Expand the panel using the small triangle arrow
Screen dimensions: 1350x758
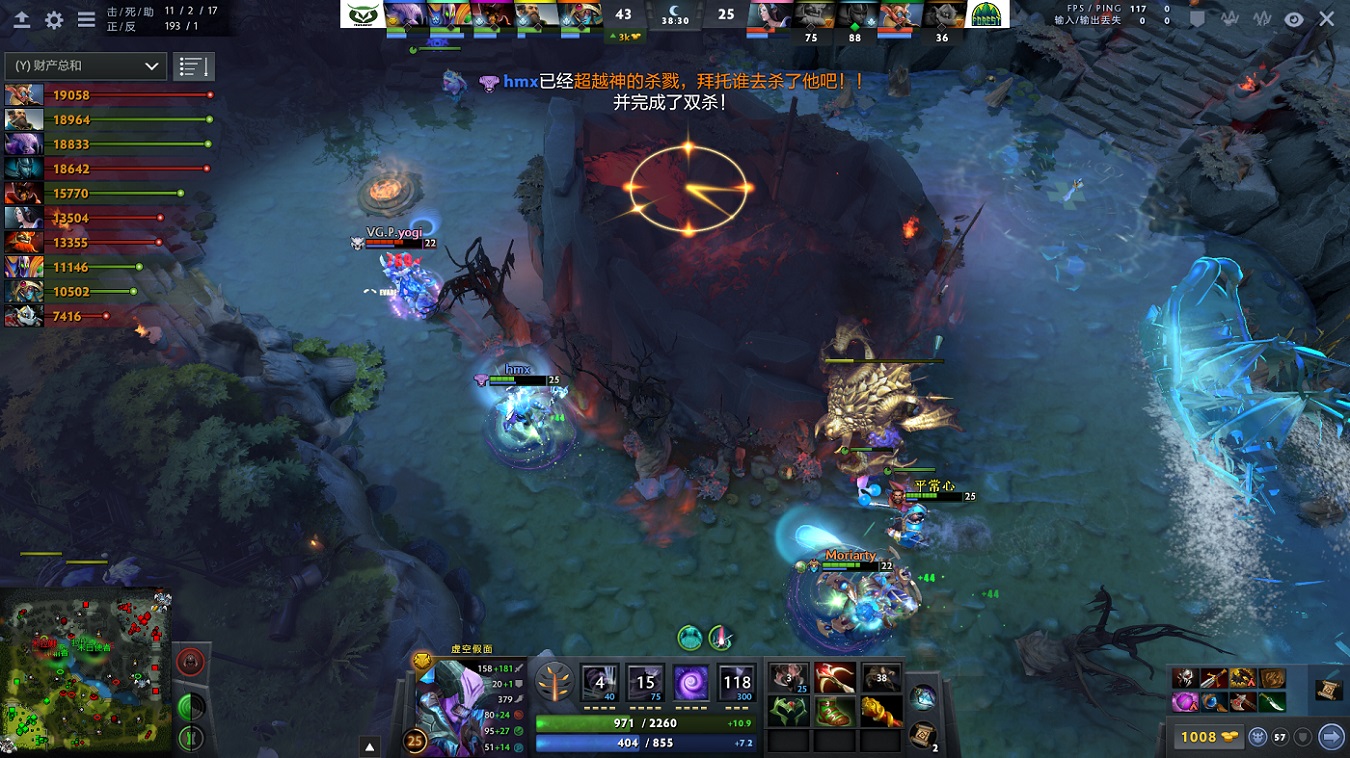pyautogui.click(x=371, y=744)
